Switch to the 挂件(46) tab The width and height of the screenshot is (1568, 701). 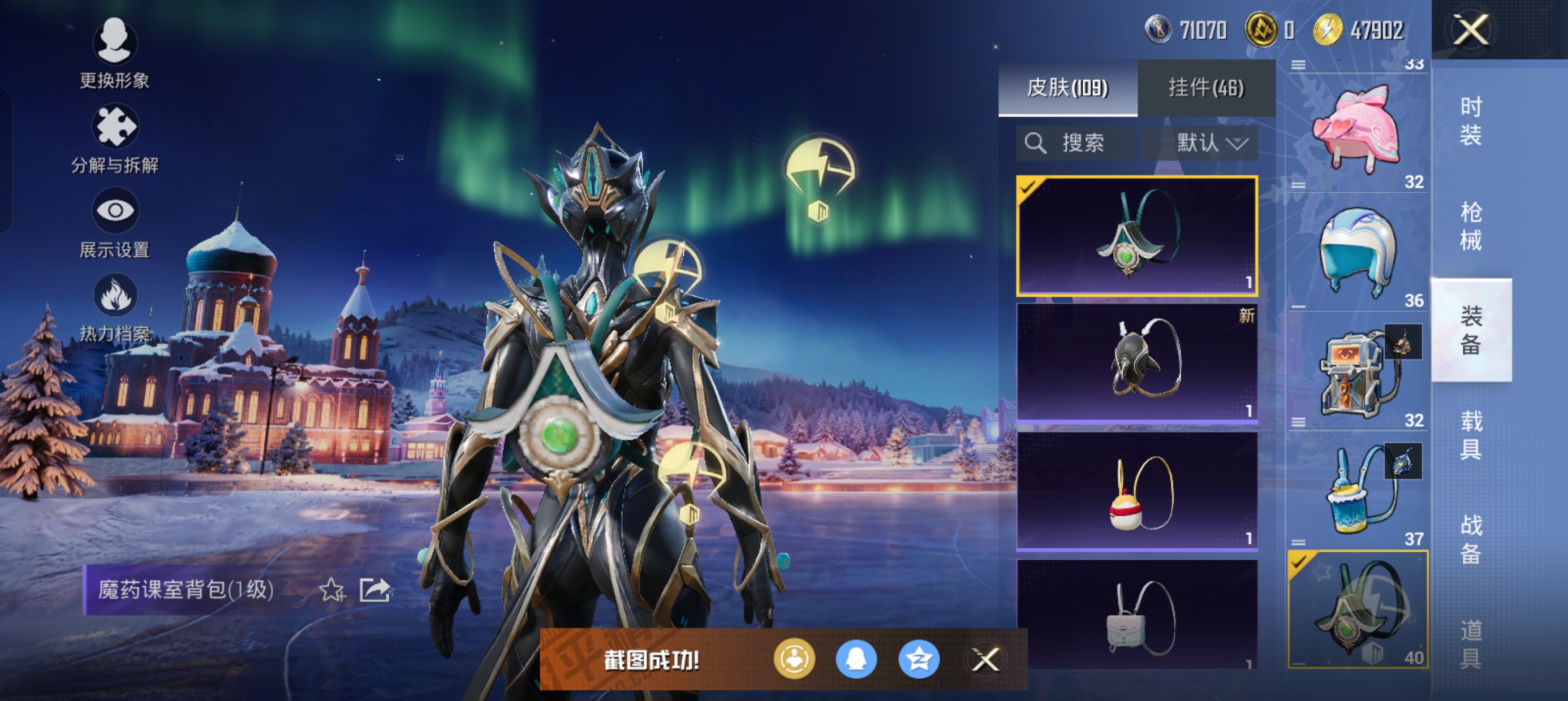[x=1206, y=88]
